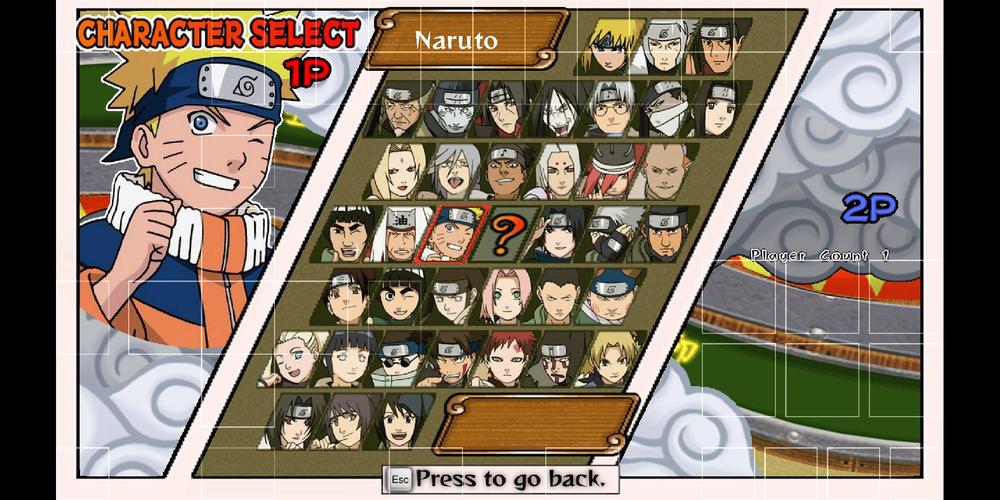Image resolution: width=1000 pixels, height=500 pixels.
Task: Select pink-haired Sakura
Action: (x=506, y=297)
